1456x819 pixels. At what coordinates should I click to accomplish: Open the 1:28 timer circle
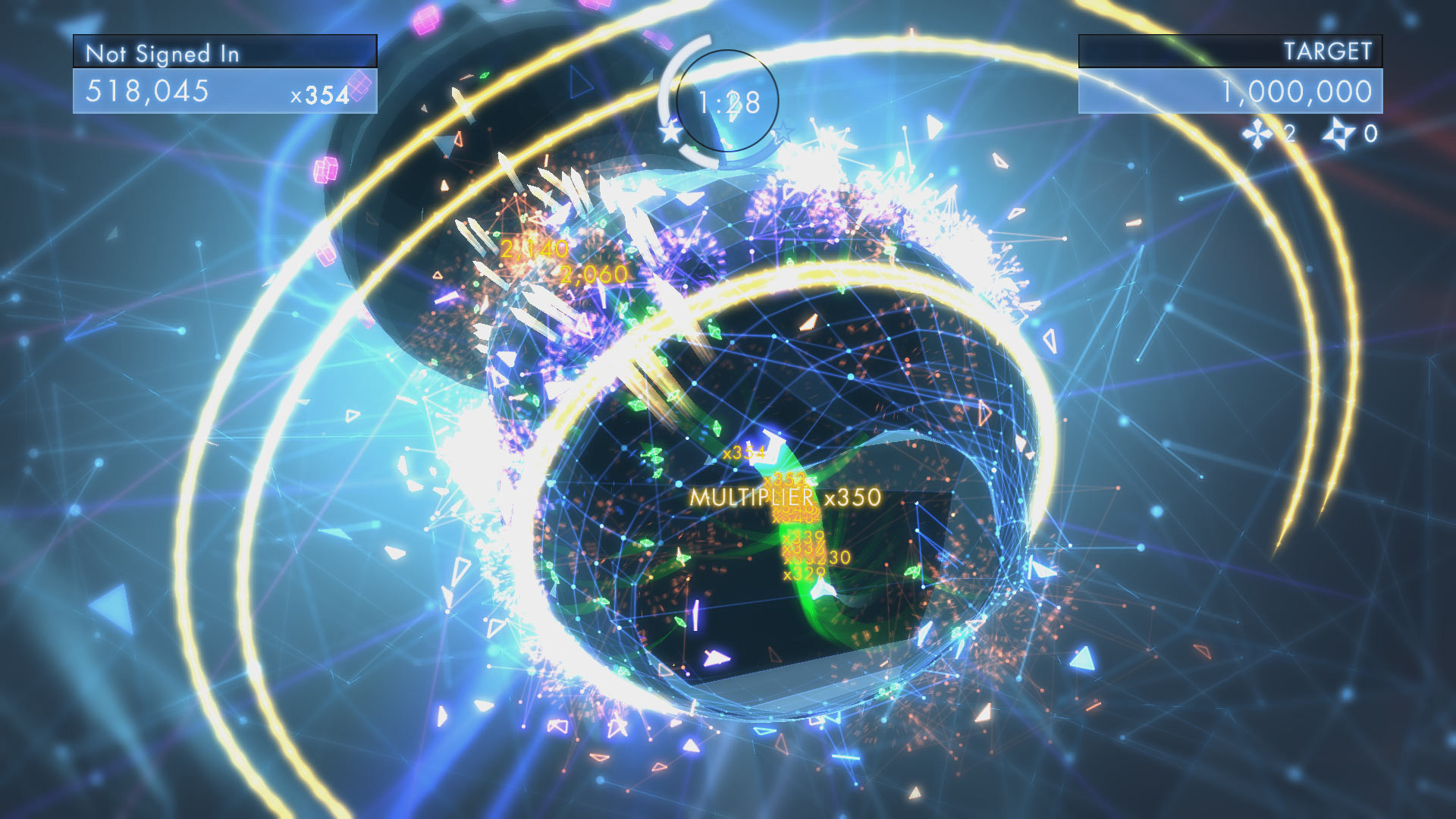point(726,102)
